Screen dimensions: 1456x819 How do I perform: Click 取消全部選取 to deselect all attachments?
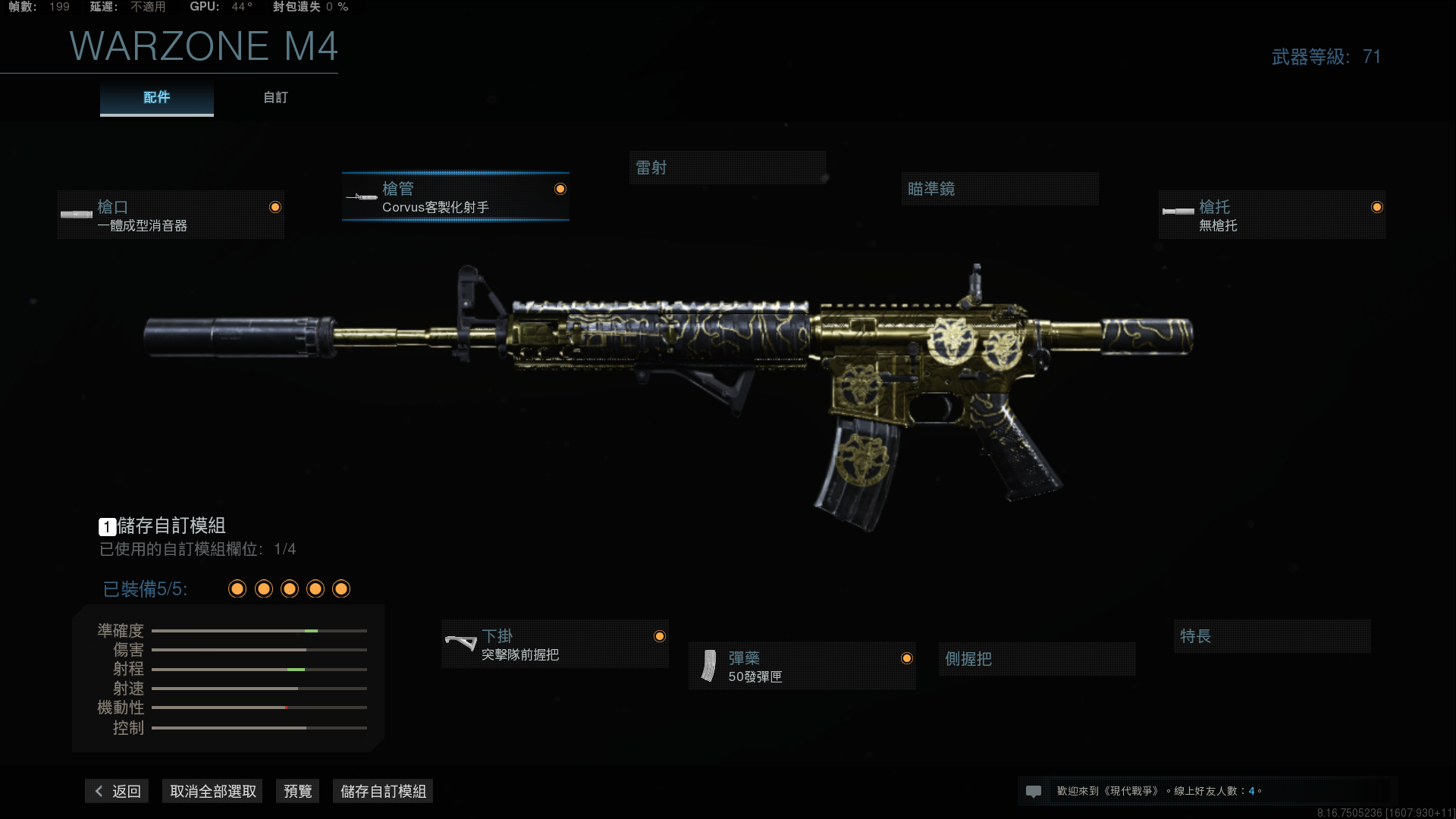point(212,791)
